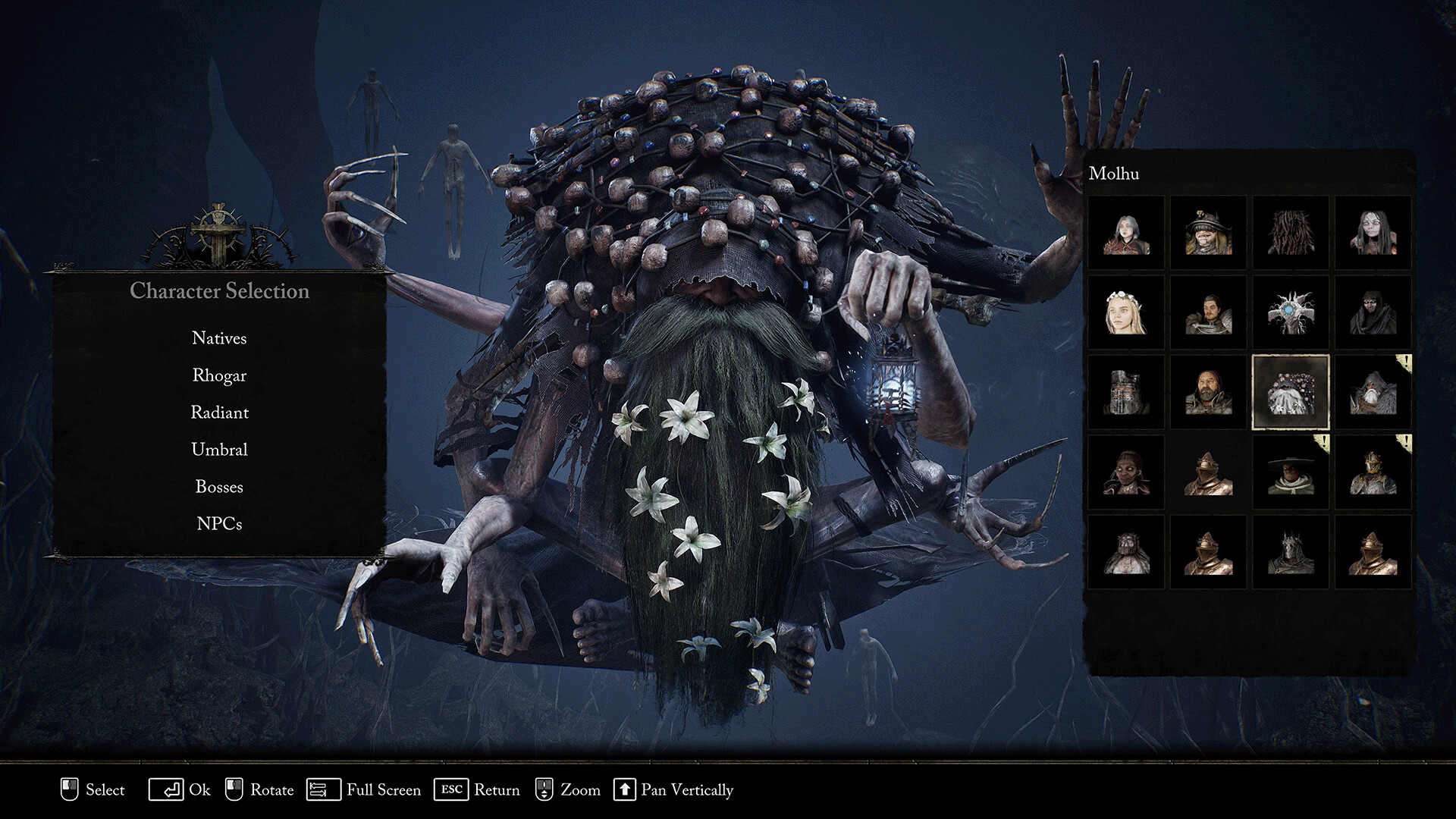This screenshot has height=819, width=1456.
Task: Choose the Radiant category
Action: point(219,413)
